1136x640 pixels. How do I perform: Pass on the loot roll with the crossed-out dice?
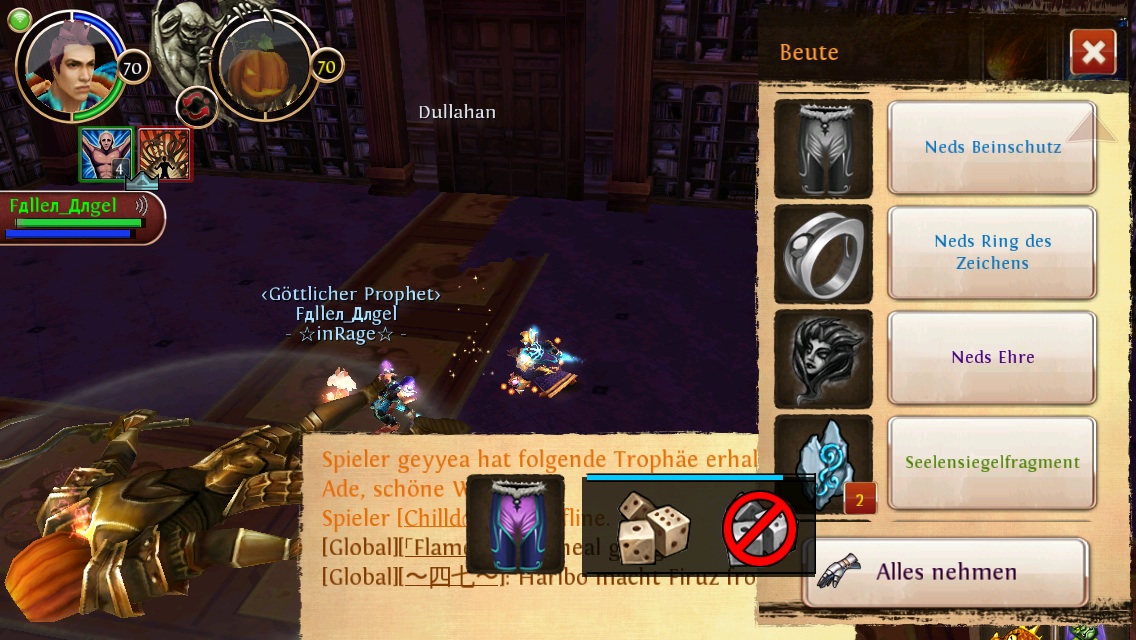(761, 528)
